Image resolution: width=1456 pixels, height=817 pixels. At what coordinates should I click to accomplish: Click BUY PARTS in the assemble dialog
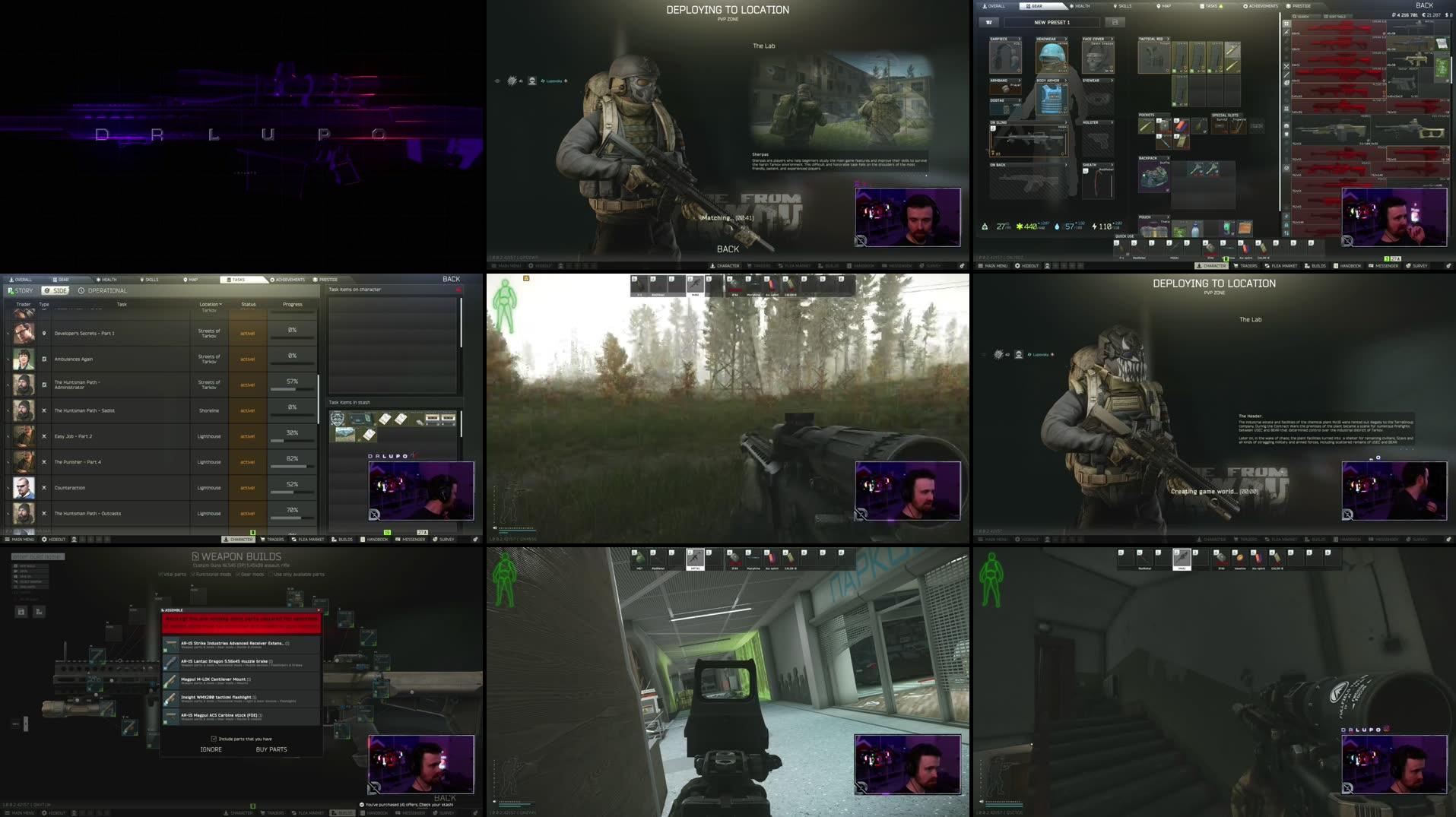pos(271,749)
